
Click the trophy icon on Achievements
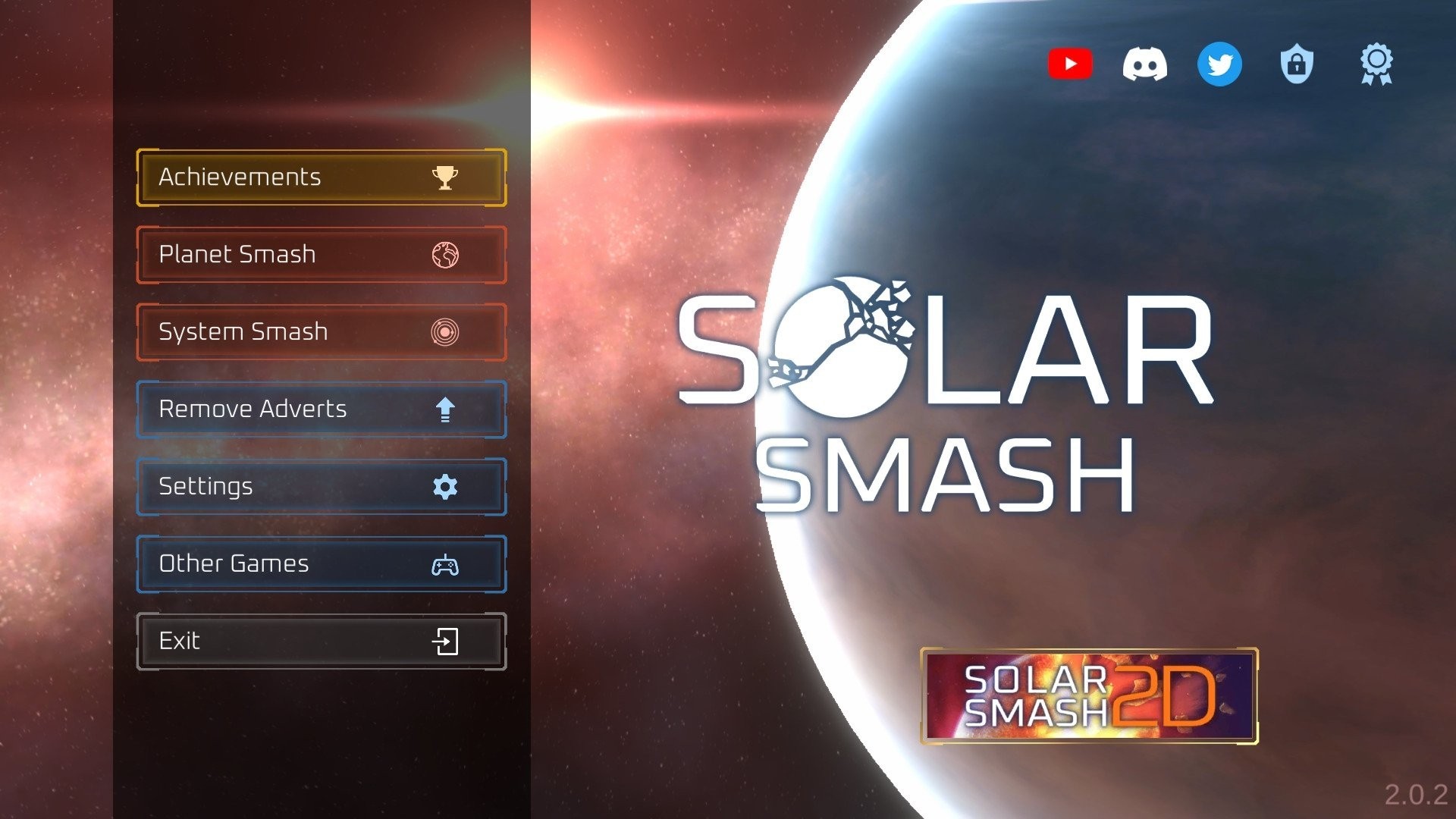click(x=446, y=177)
